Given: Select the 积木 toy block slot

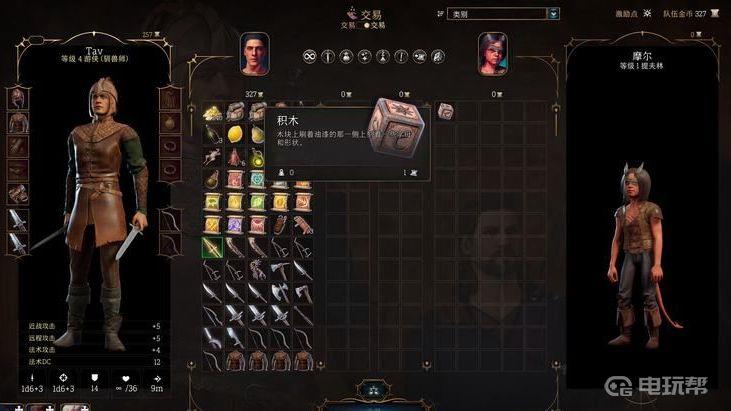Looking at the screenshot, I should pos(445,110).
